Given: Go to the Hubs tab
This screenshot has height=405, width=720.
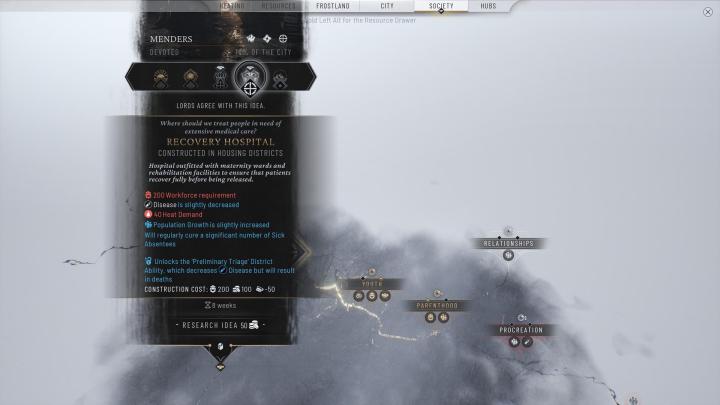Looking at the screenshot, I should coord(489,6).
